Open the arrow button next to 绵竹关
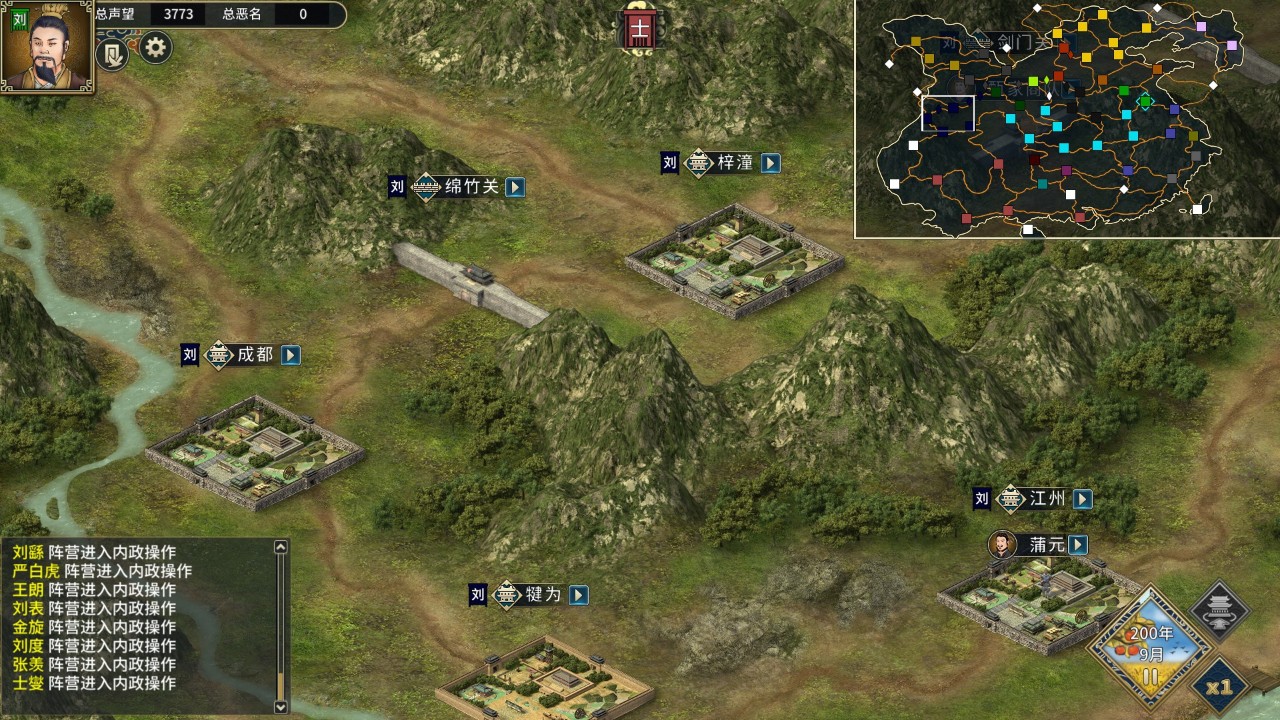 pos(515,187)
